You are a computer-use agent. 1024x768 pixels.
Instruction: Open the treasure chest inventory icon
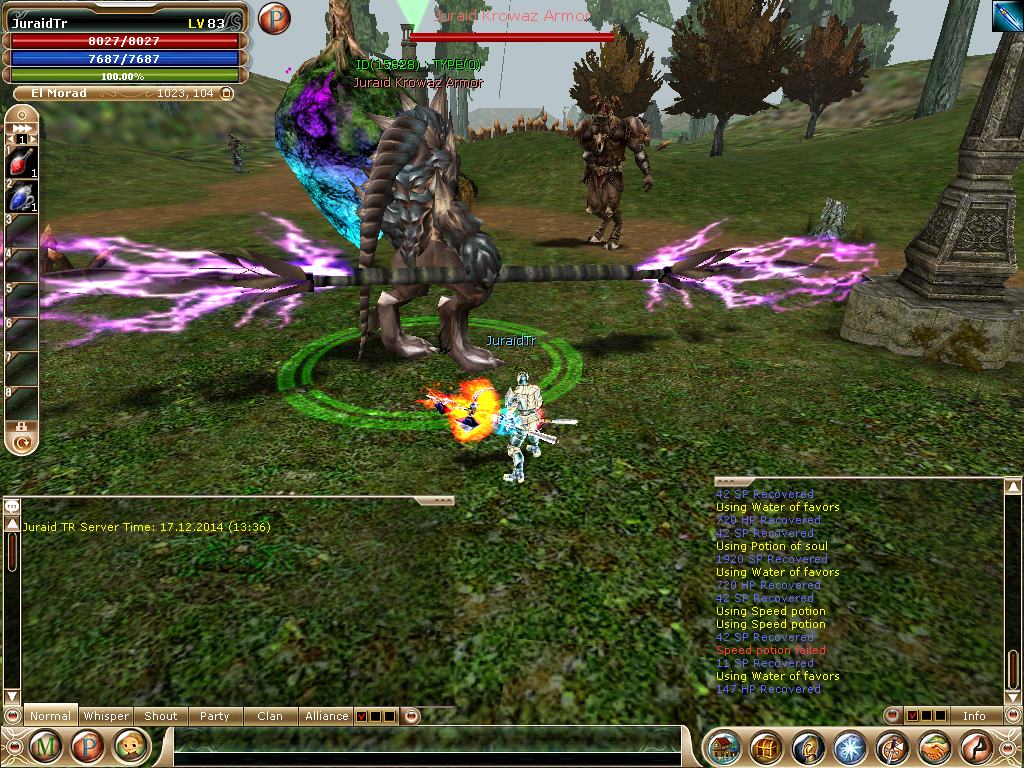tap(767, 747)
